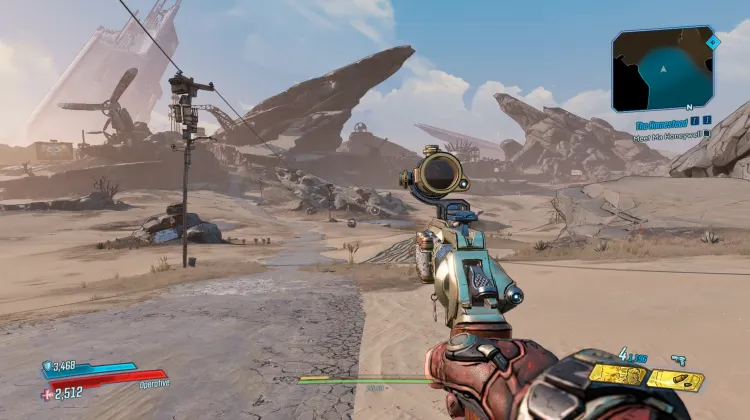Select The Homestead quest tracker title
This screenshot has height=420, width=750.
tap(660, 127)
